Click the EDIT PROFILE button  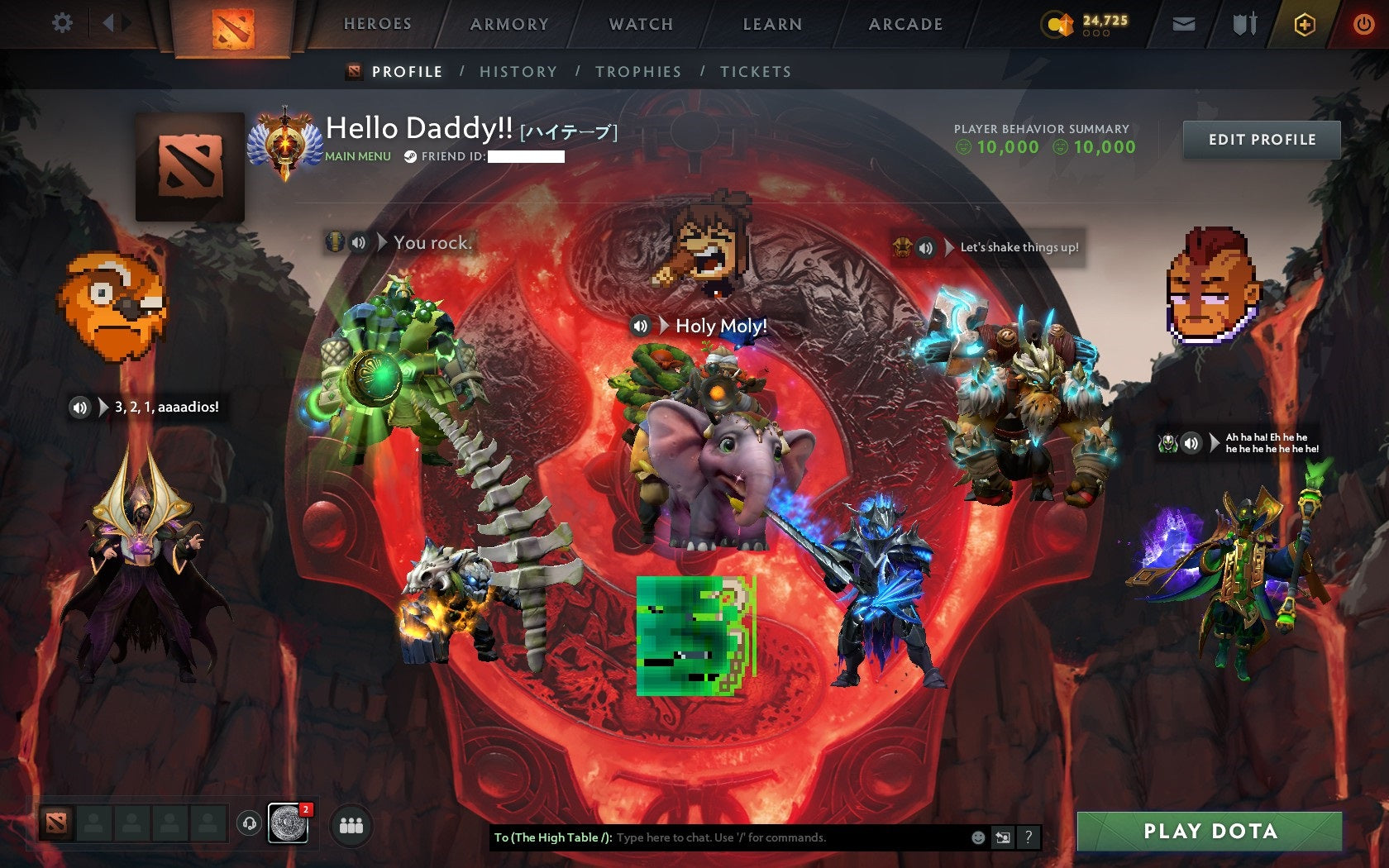pos(1261,140)
